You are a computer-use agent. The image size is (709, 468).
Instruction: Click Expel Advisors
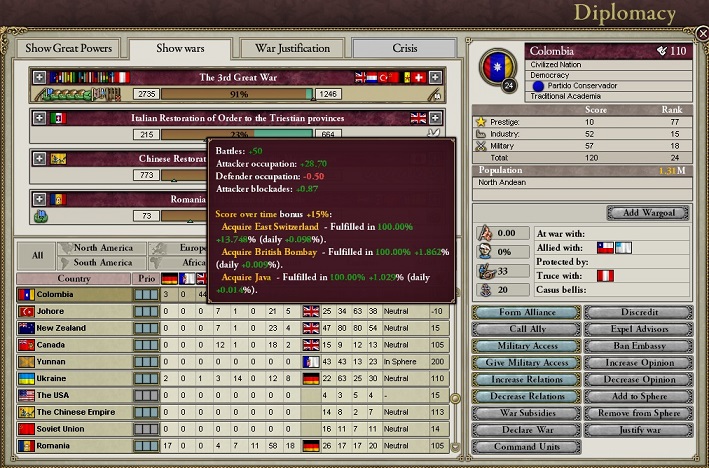[x=639, y=329]
